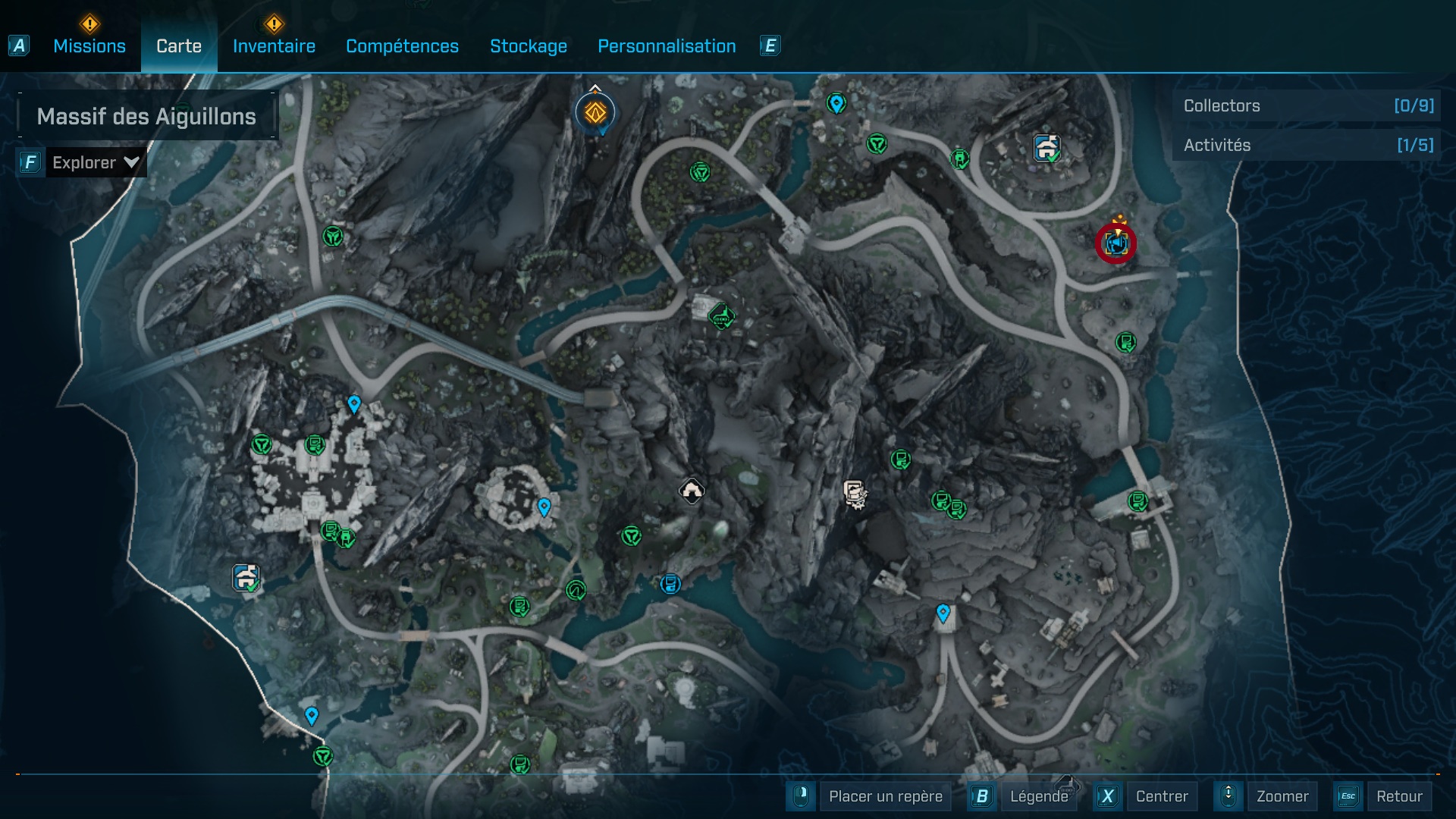This screenshot has height=819, width=1456.
Task: Click the Centrer button
Action: [x=1161, y=796]
